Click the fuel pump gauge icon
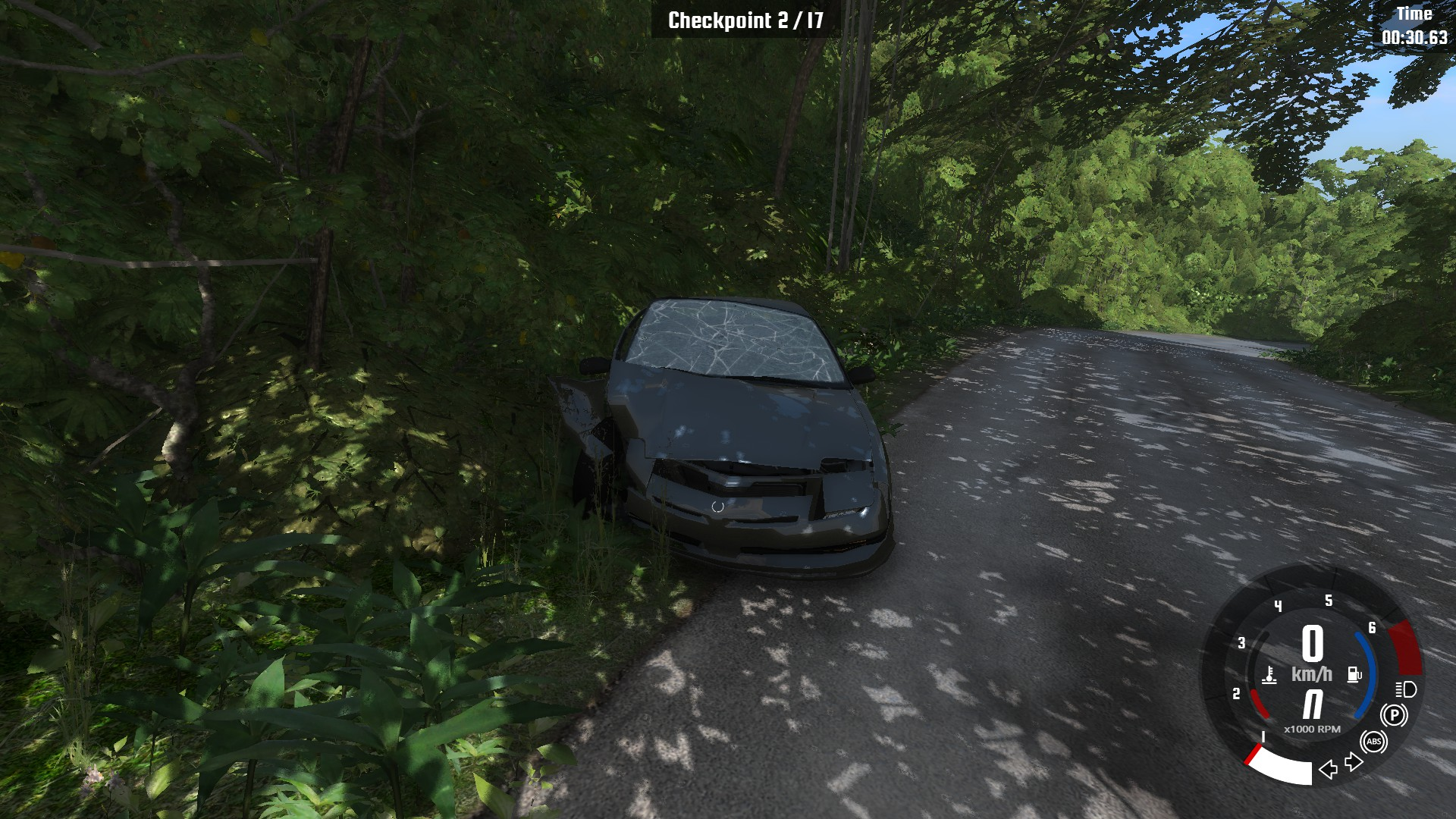This screenshot has height=819, width=1456. [x=1354, y=674]
